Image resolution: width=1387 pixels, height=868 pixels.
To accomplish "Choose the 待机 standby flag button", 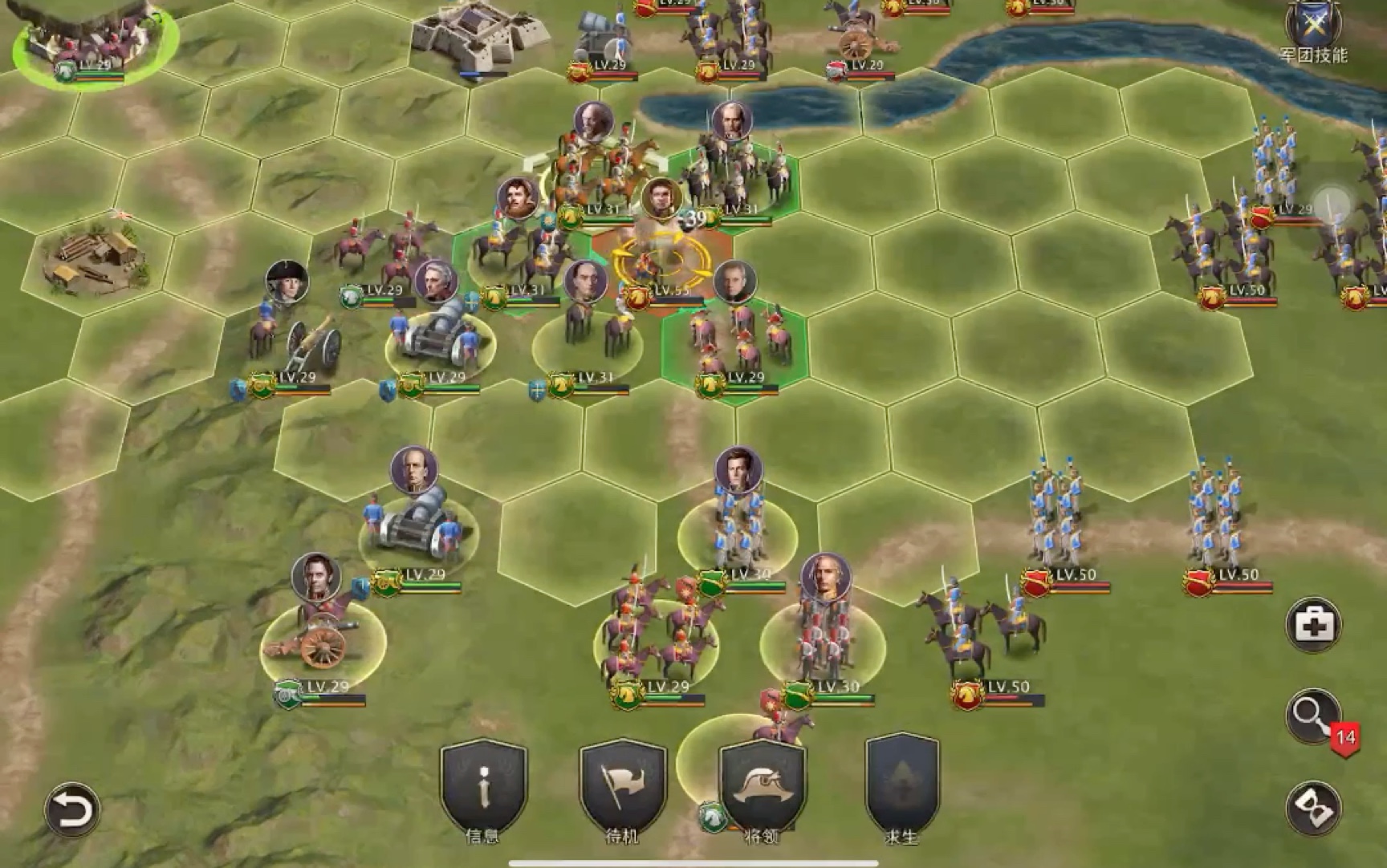I will (623, 787).
